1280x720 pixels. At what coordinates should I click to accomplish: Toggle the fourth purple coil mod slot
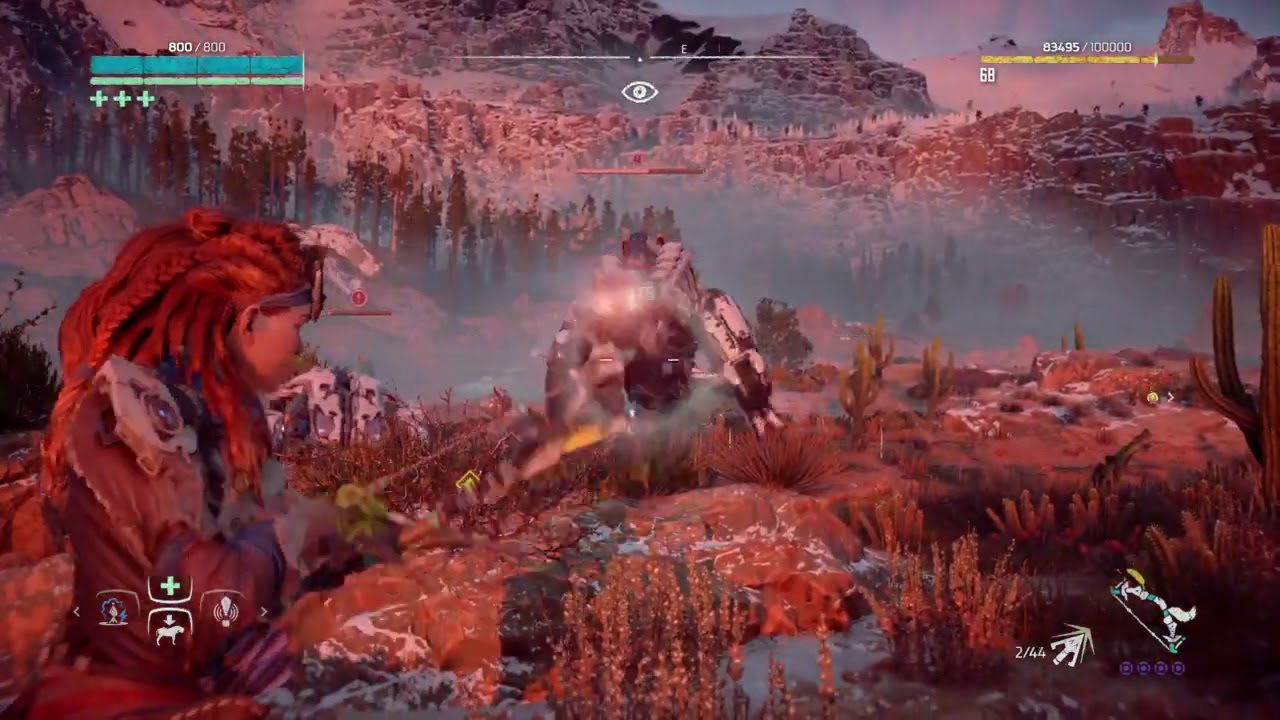point(1179,668)
